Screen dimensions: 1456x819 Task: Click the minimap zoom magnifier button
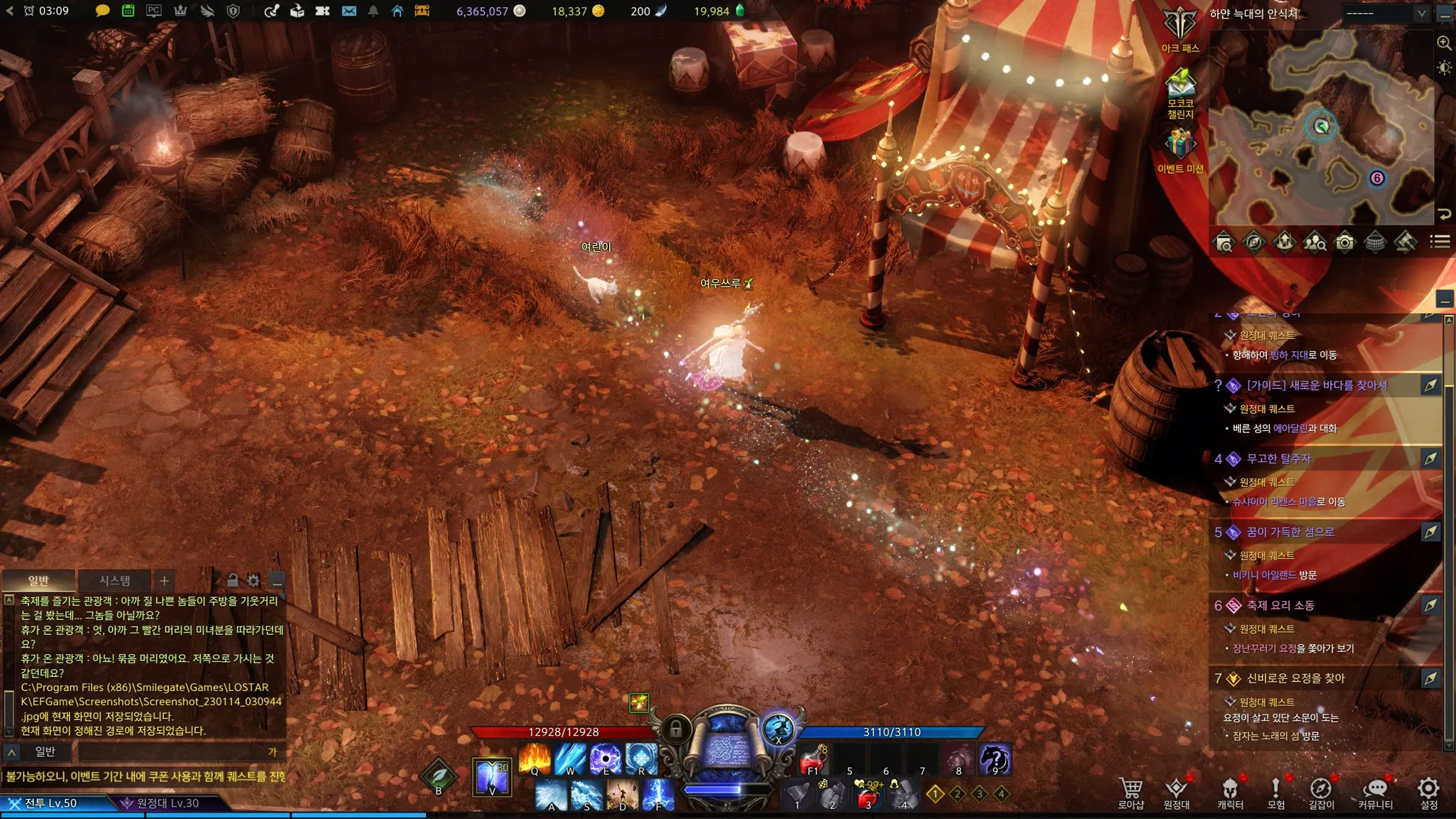(x=1444, y=43)
